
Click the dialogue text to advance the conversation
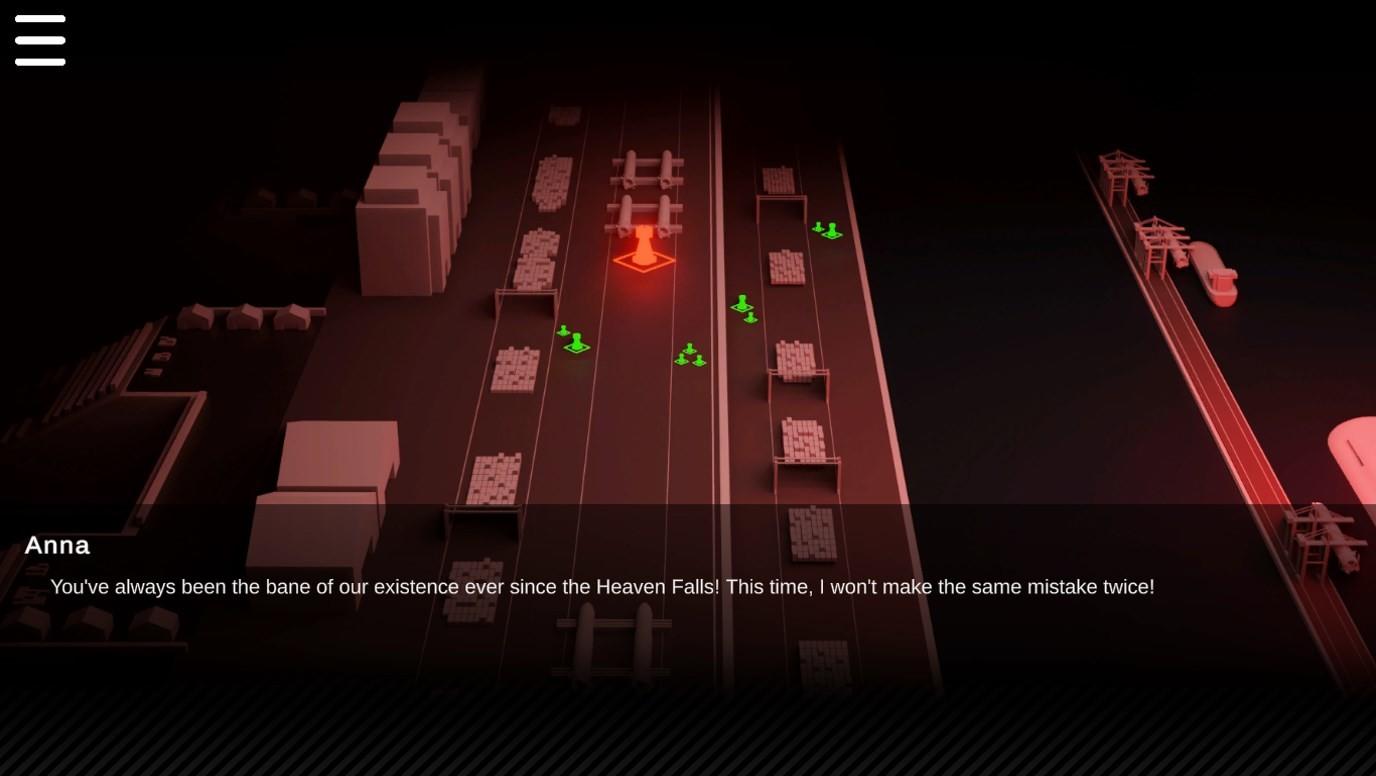602,587
